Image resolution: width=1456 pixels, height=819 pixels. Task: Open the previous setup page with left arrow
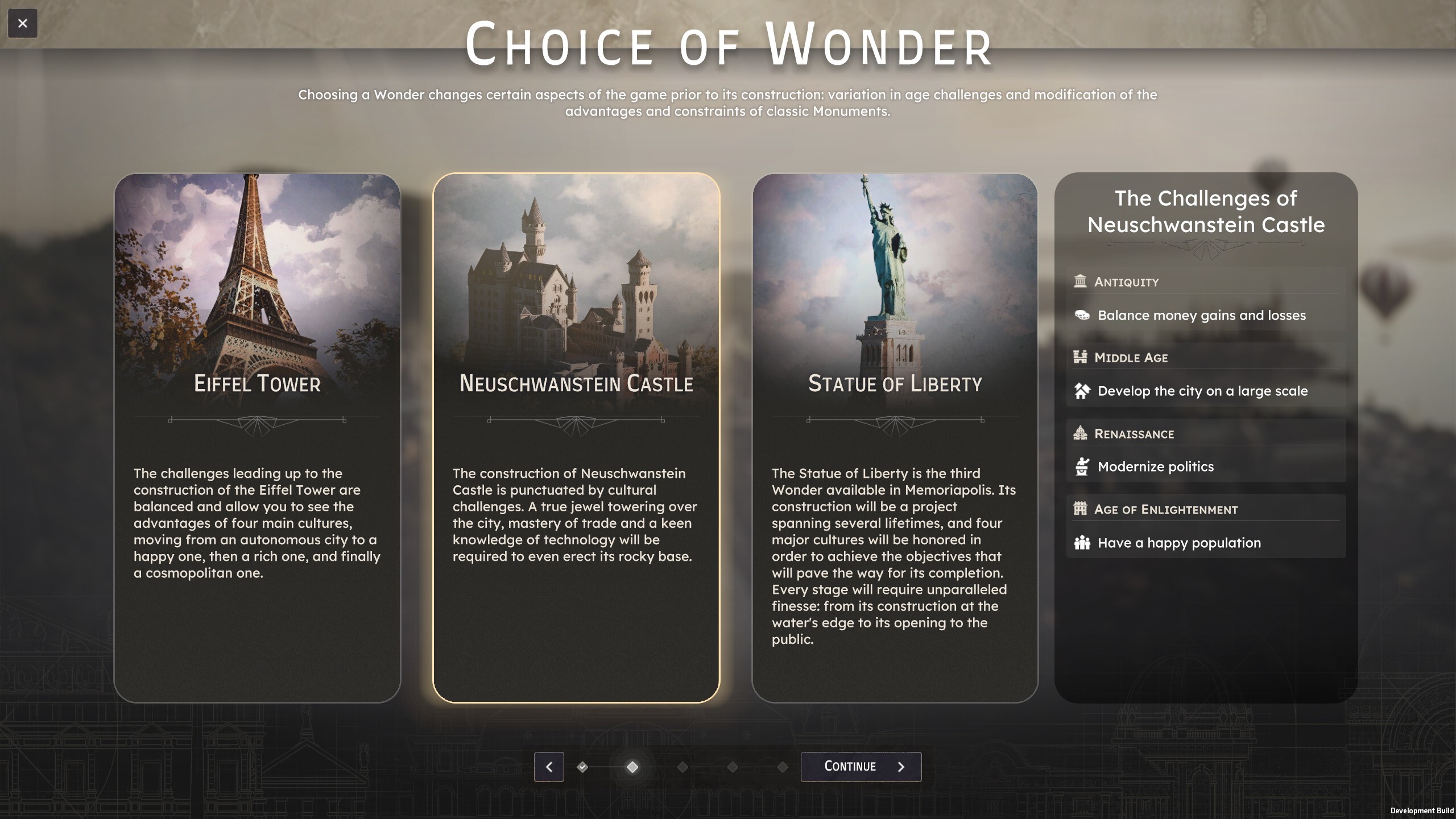549,767
